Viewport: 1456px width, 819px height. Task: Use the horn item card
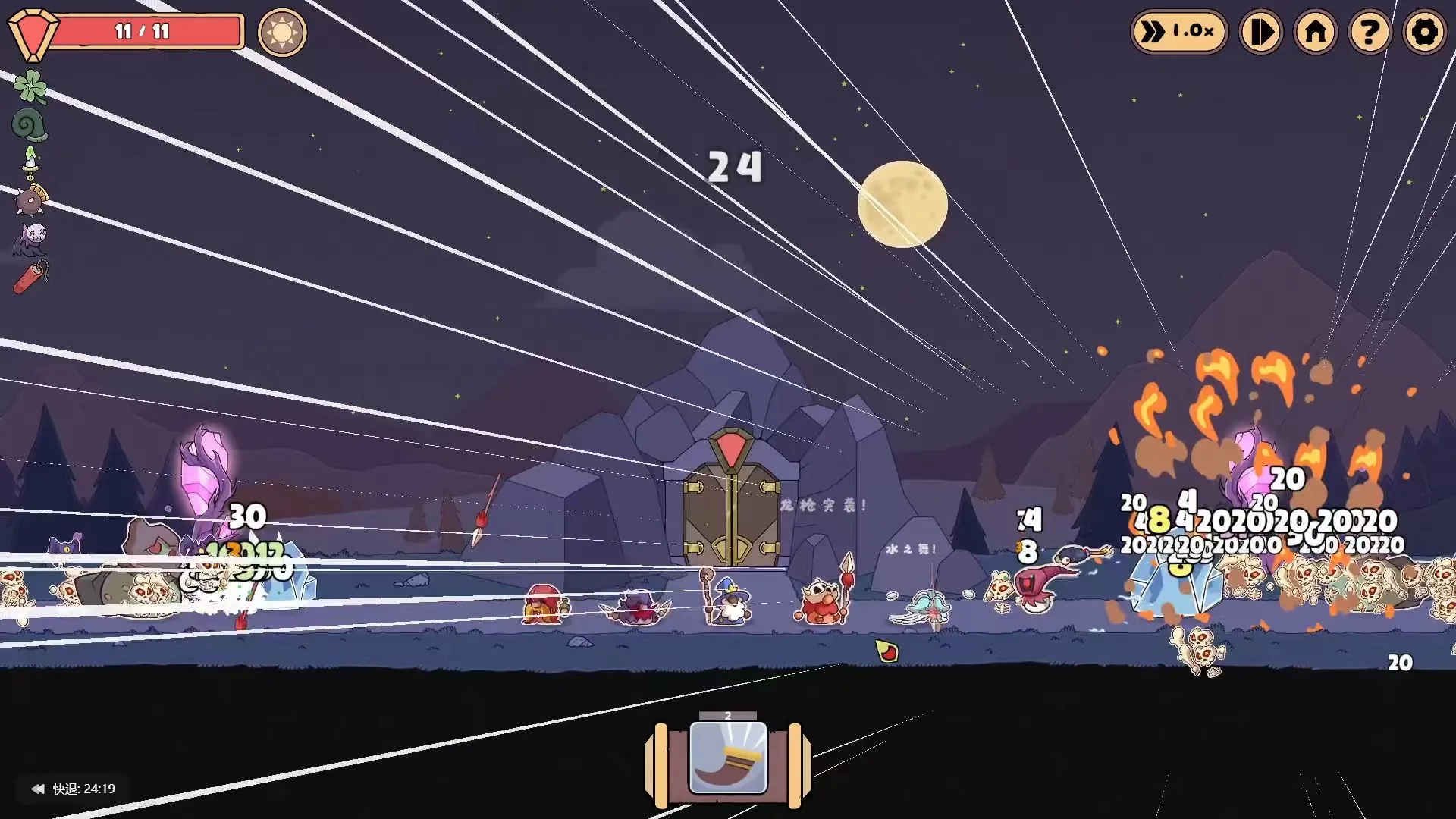pyautogui.click(x=728, y=758)
